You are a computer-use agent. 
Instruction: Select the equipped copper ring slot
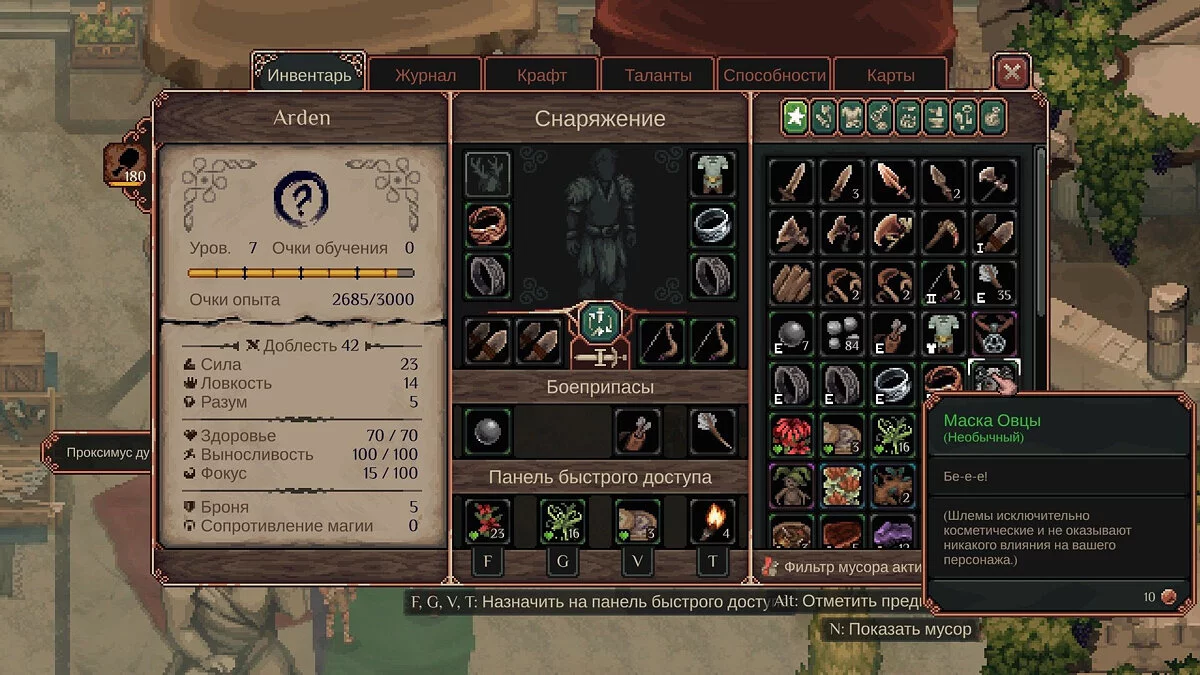pos(488,225)
